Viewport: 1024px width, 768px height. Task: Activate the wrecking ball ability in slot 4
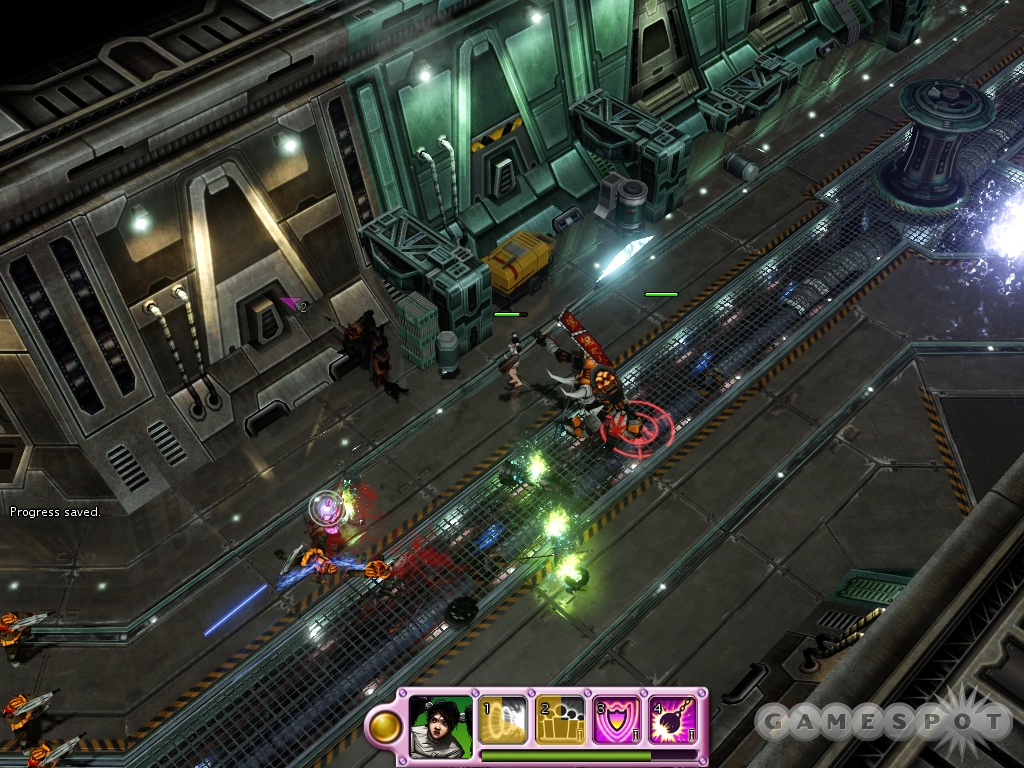[673, 720]
